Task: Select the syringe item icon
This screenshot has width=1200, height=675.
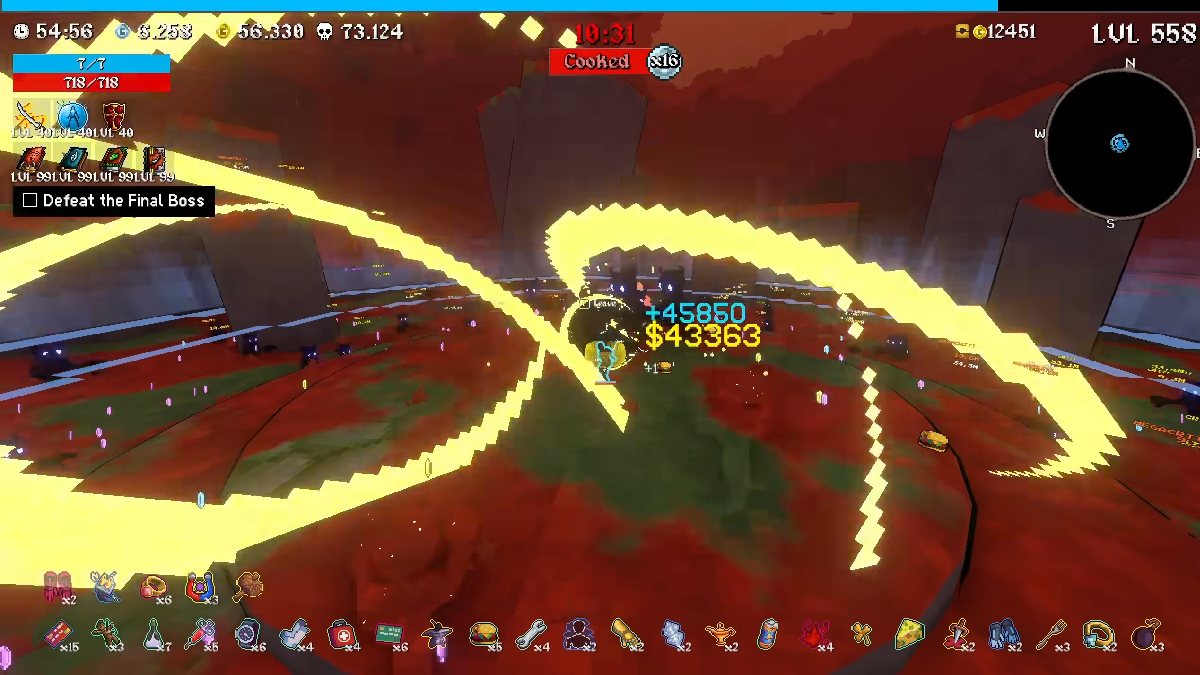Action: [199, 632]
